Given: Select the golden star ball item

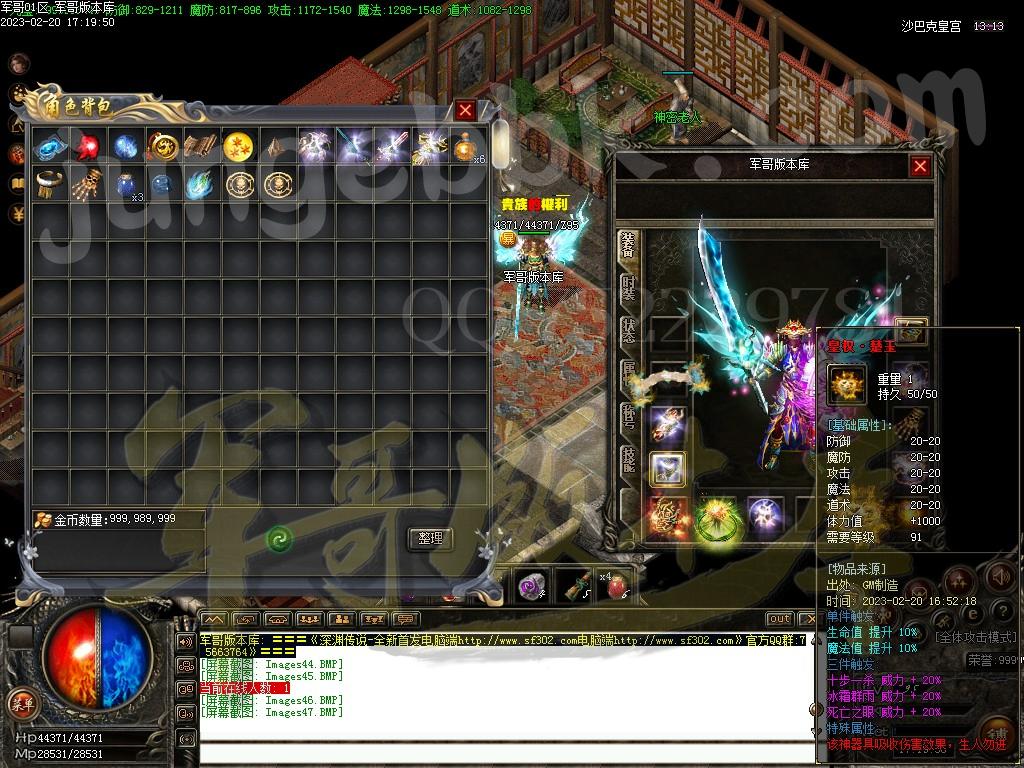Looking at the screenshot, I should click(x=238, y=147).
